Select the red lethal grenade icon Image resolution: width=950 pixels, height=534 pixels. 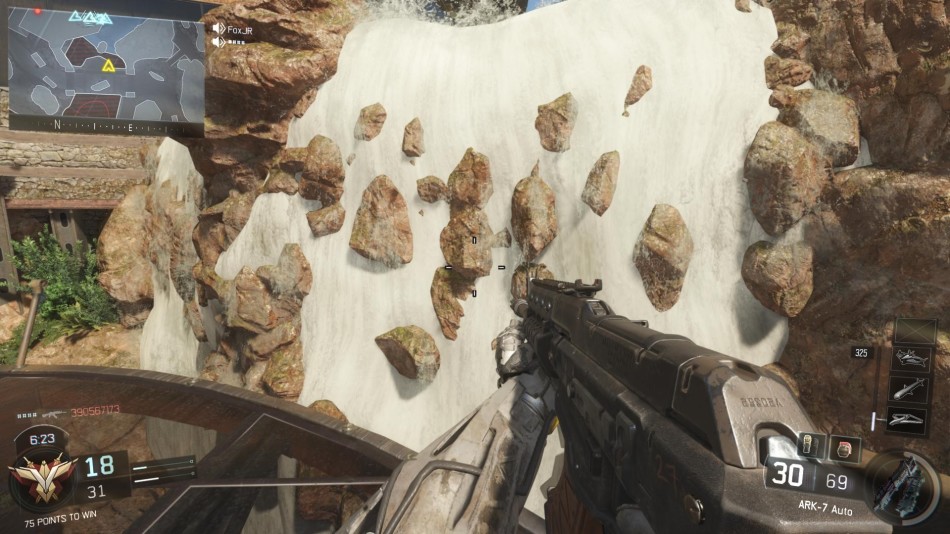point(844,449)
